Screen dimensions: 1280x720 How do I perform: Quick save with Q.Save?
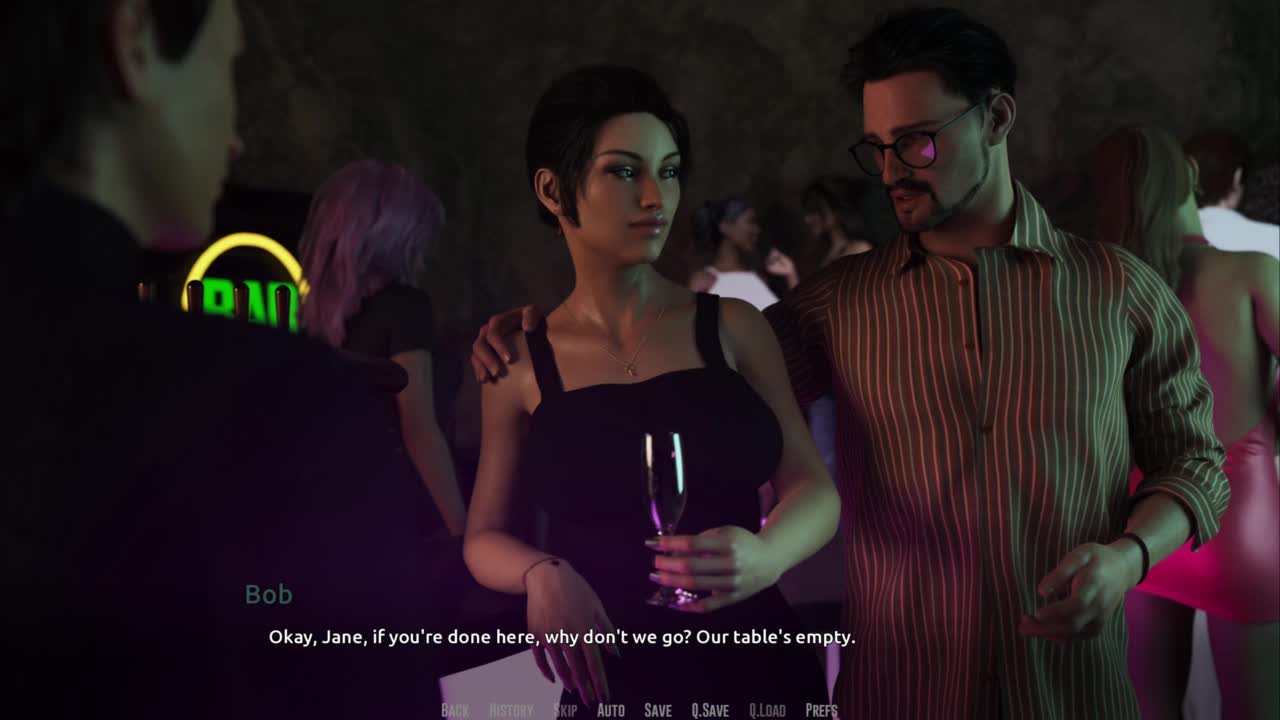coord(710,710)
